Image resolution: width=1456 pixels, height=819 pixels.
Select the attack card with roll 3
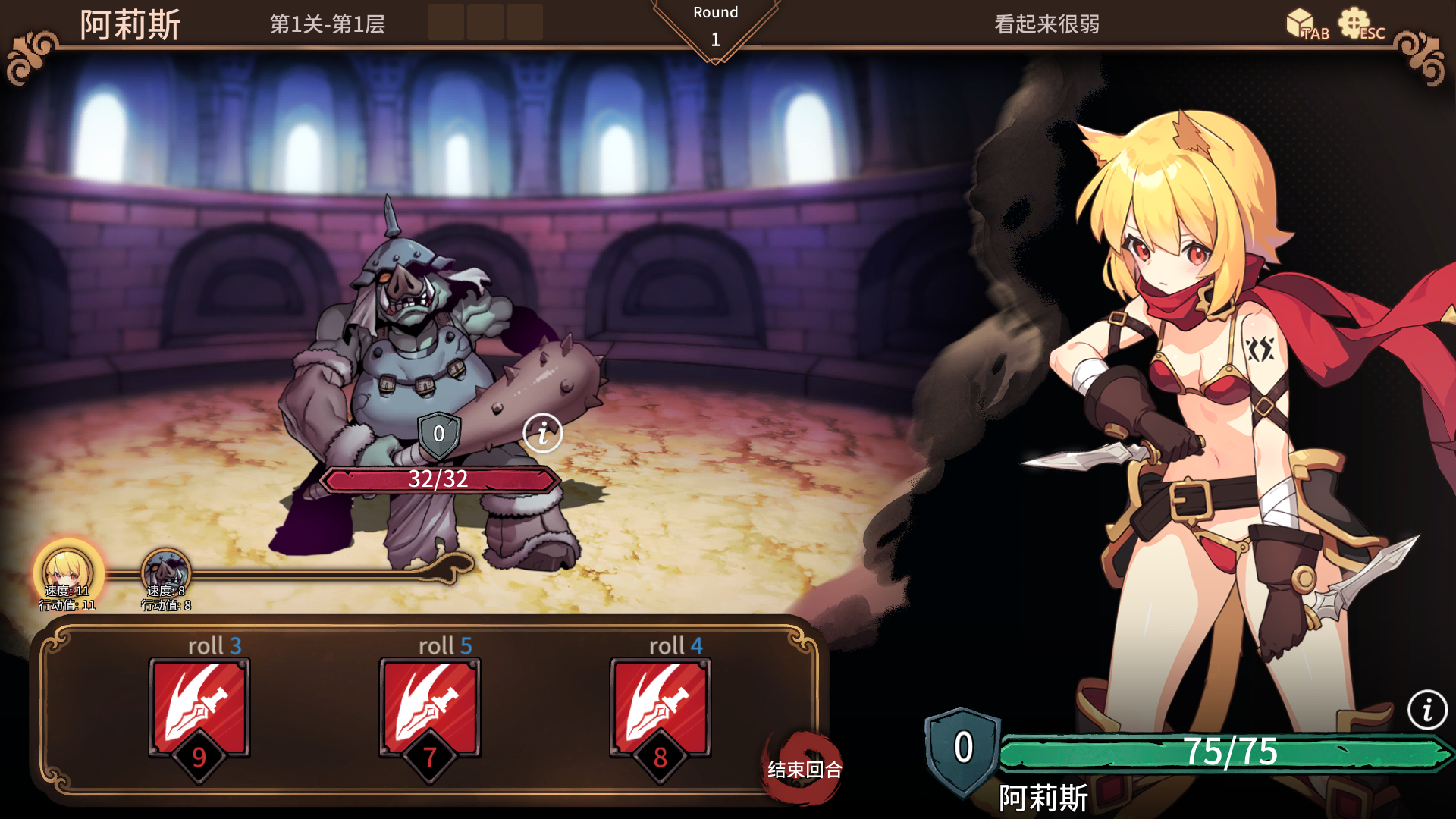coord(199,708)
